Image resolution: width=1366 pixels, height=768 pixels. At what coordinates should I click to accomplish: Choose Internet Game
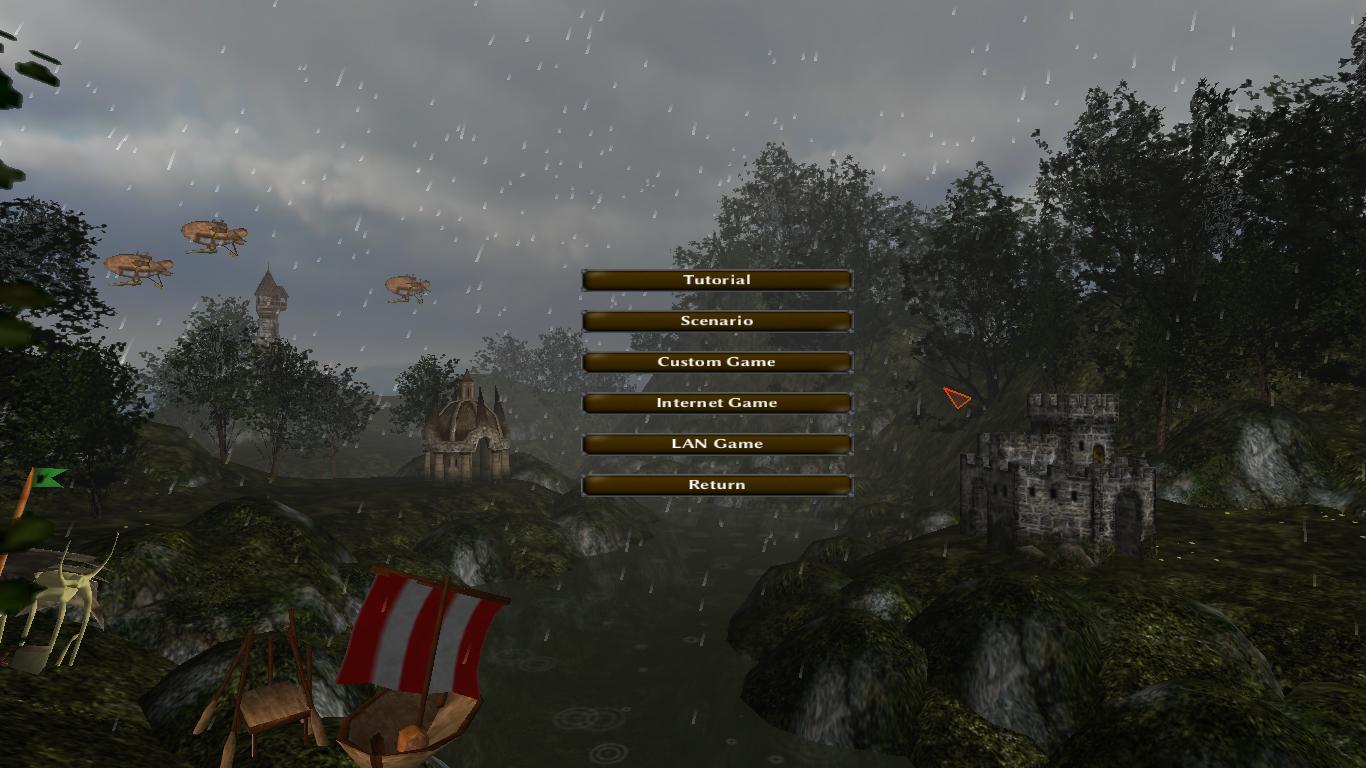coord(716,403)
